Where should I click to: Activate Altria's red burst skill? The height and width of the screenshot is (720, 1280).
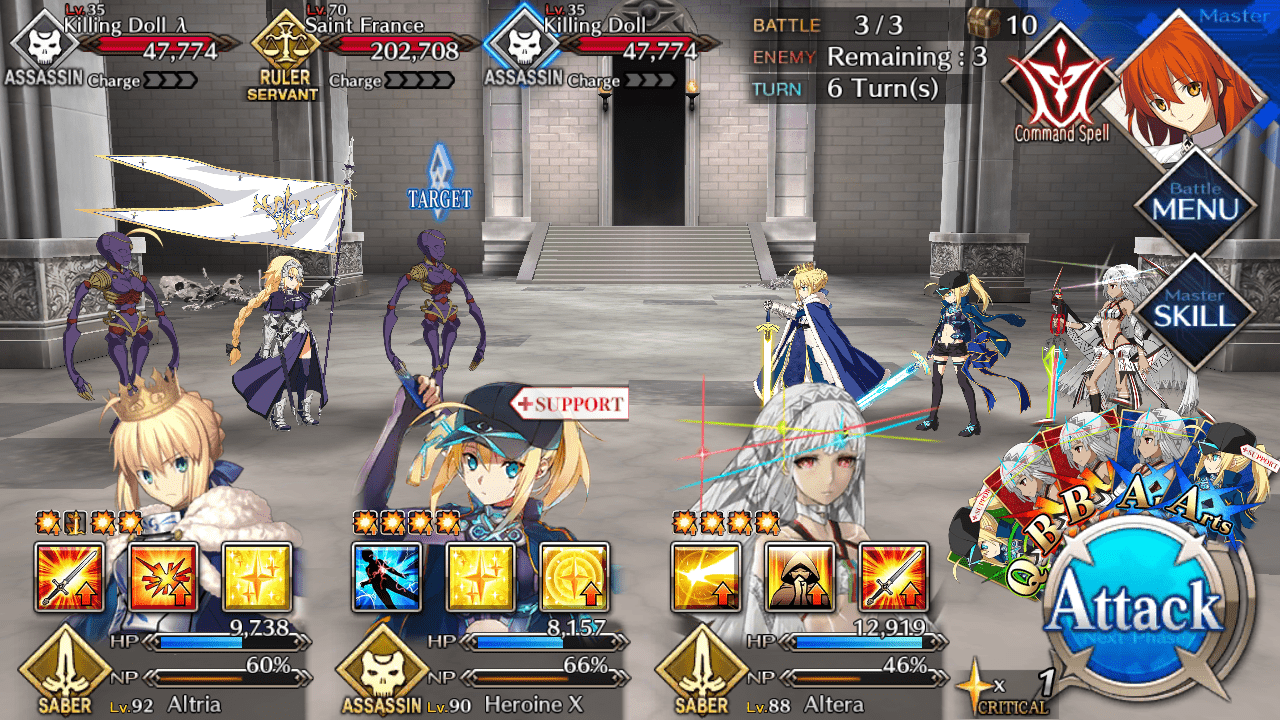click(x=163, y=577)
